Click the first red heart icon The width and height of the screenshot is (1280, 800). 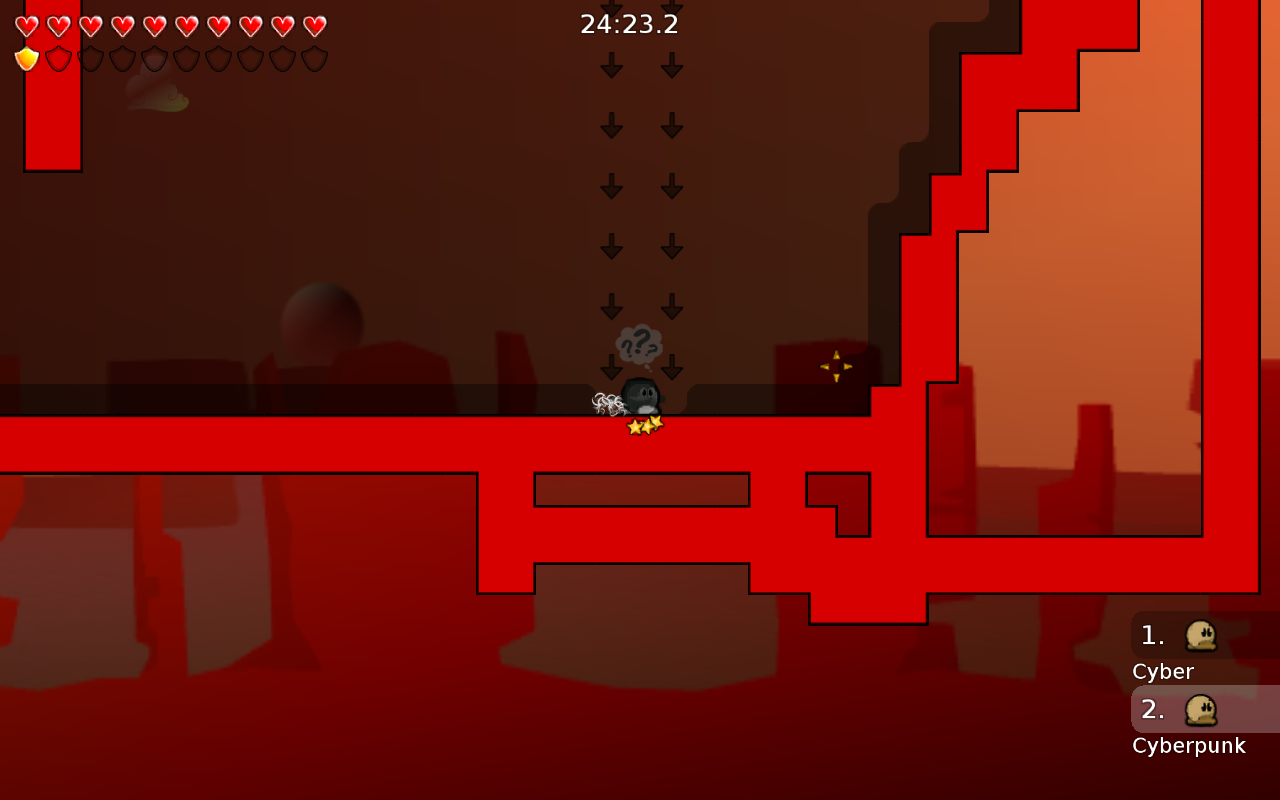click(x=27, y=27)
